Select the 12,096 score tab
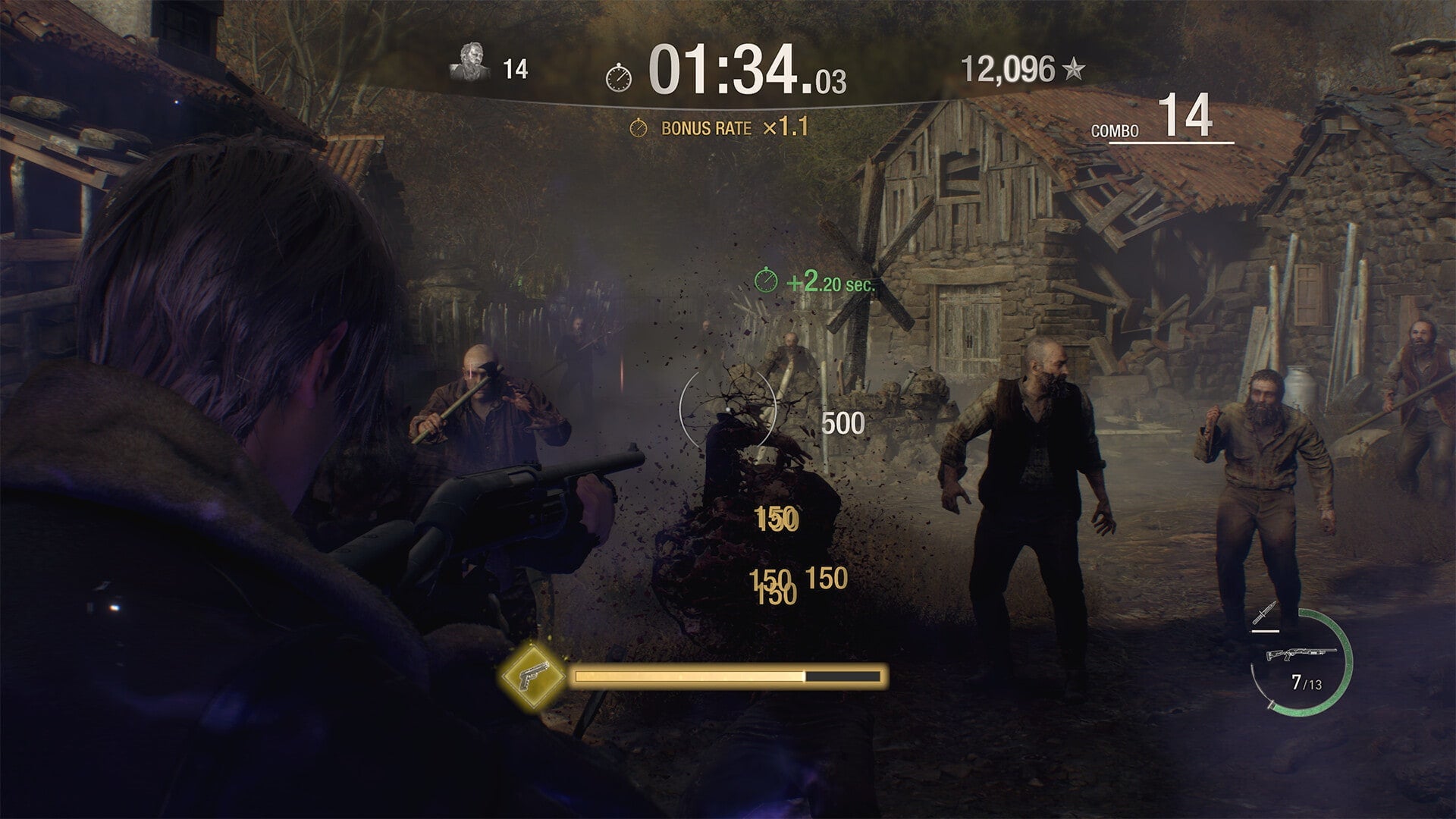Screen dimensions: 1456x819 [1007, 67]
